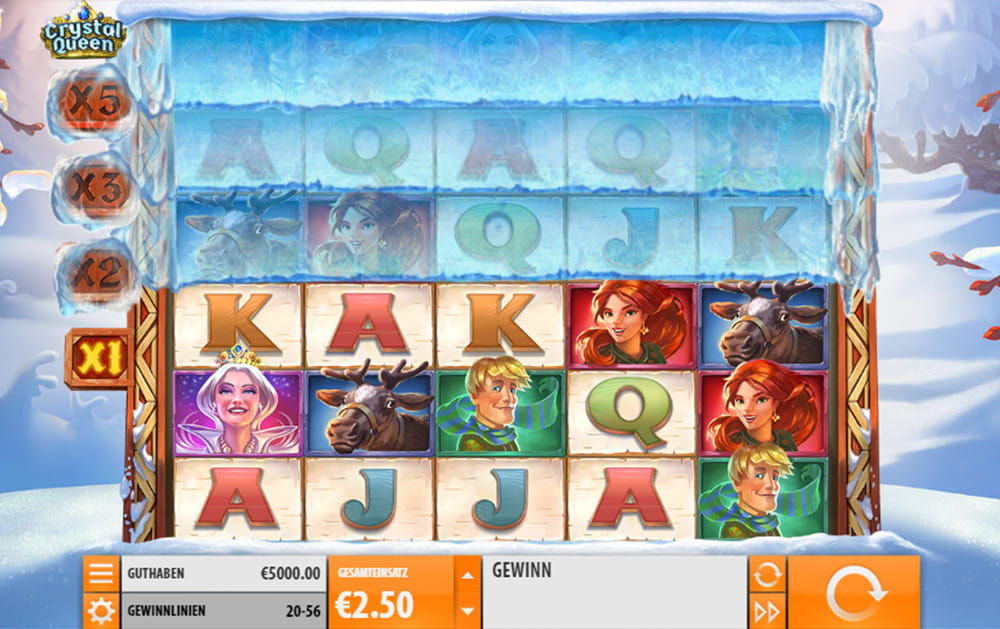Increase total bet with the up arrow
Image resolution: width=1000 pixels, height=629 pixels.
coord(468,574)
